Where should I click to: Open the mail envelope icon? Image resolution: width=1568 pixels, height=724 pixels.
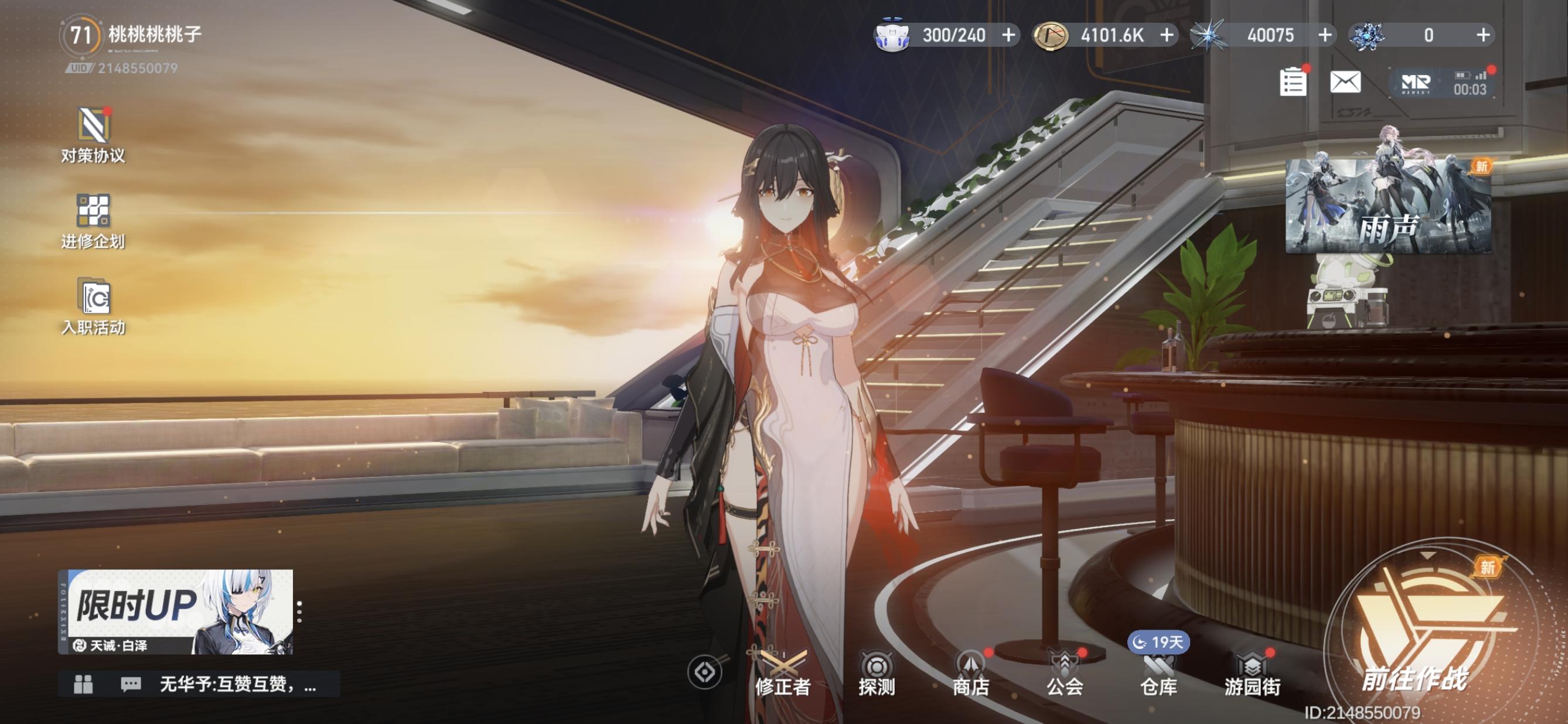click(1345, 82)
